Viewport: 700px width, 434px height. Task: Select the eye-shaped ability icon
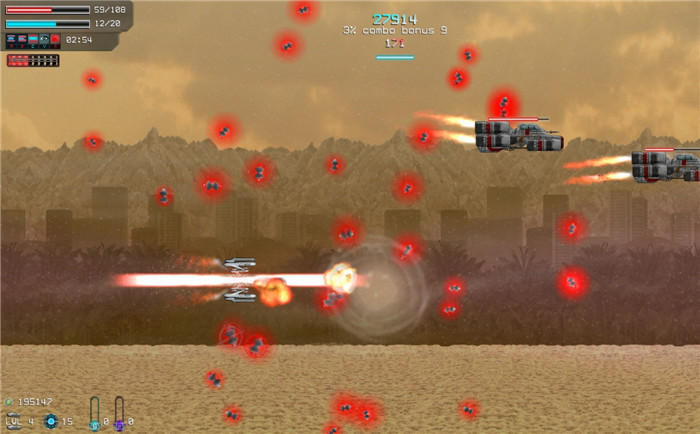pos(44,40)
